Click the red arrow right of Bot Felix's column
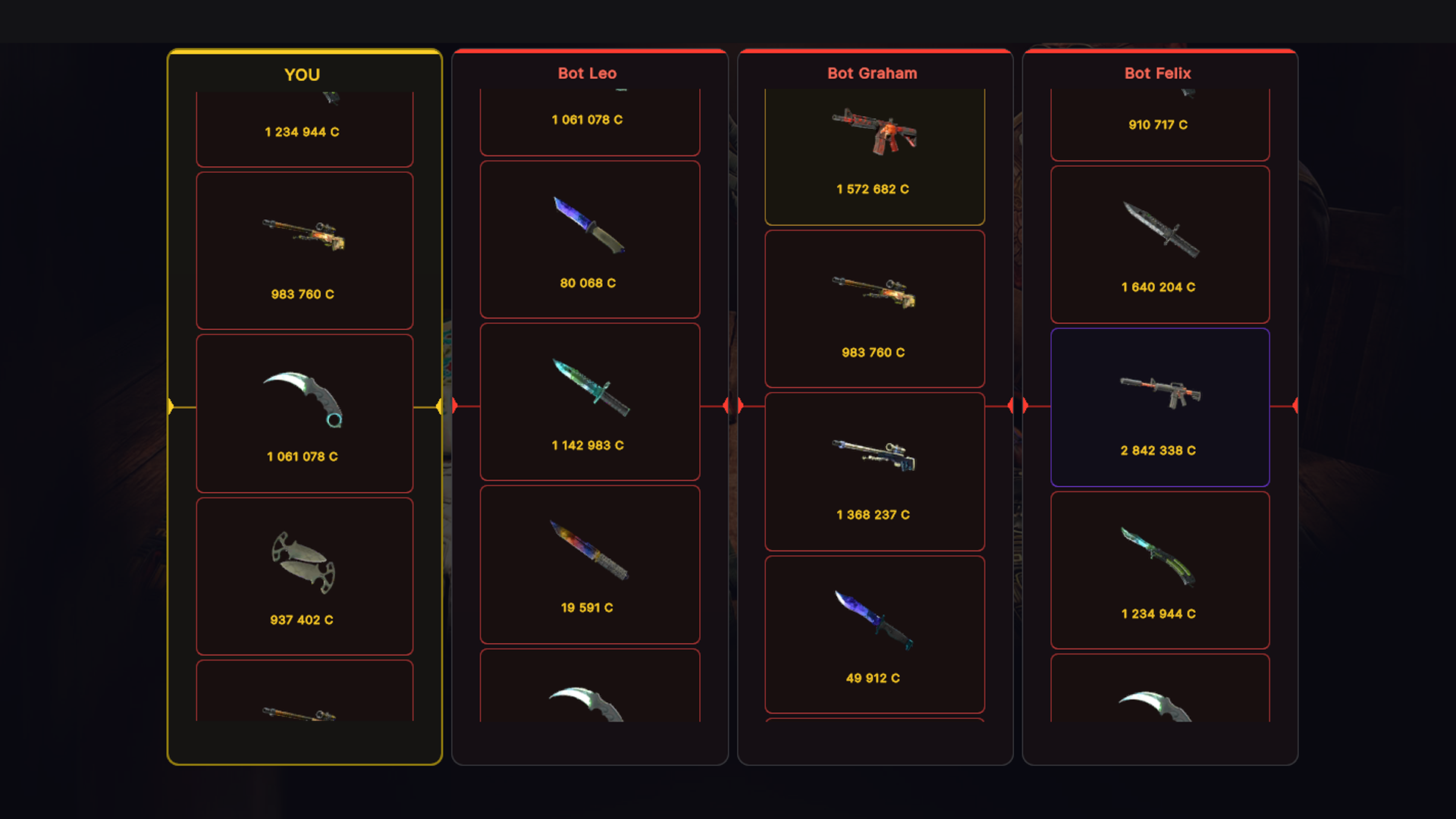The width and height of the screenshot is (1456, 819). (1294, 406)
